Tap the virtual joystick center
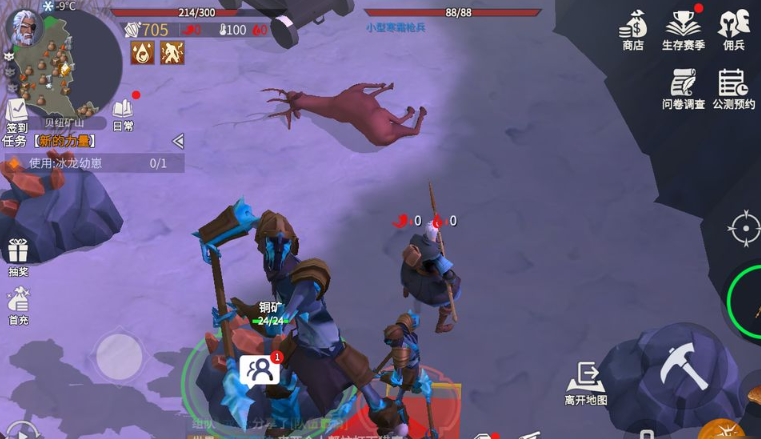Image resolution: width=761 pixels, height=439 pixels. click(119, 355)
